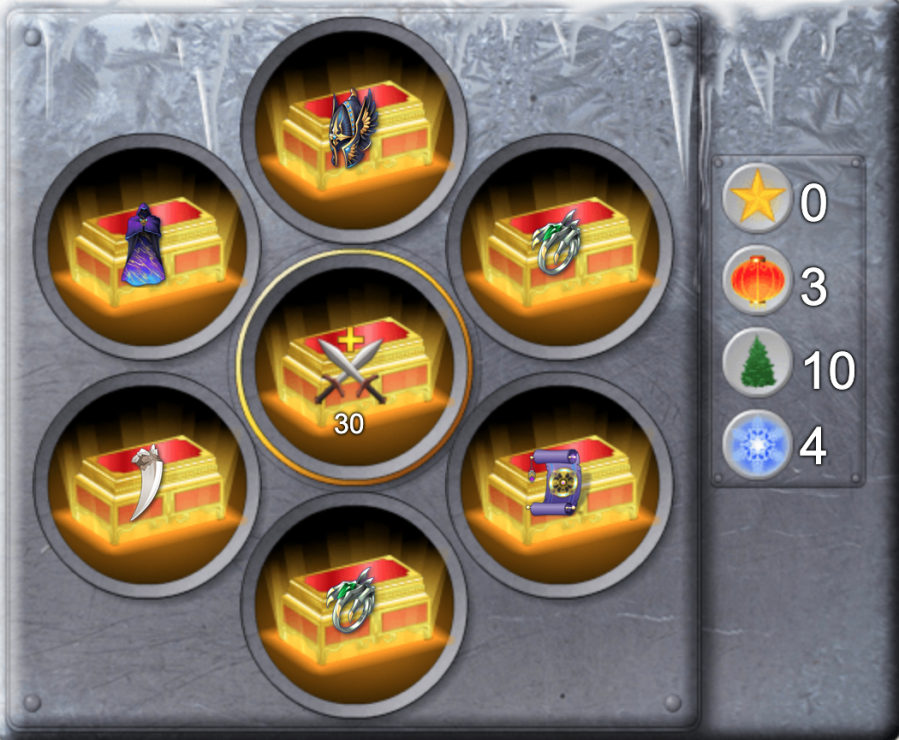
Task: Click the blue snowflake currency icon
Action: click(757, 445)
